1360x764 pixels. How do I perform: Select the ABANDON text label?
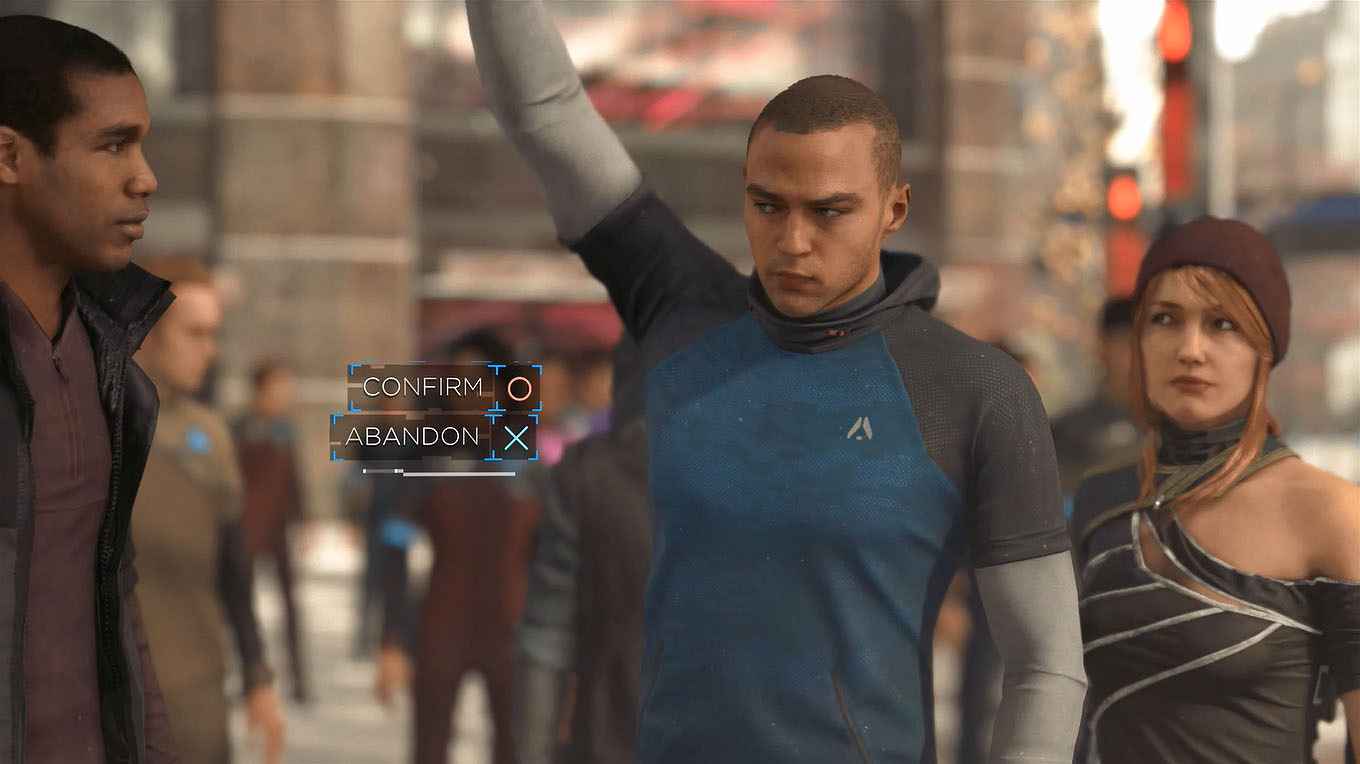click(412, 437)
